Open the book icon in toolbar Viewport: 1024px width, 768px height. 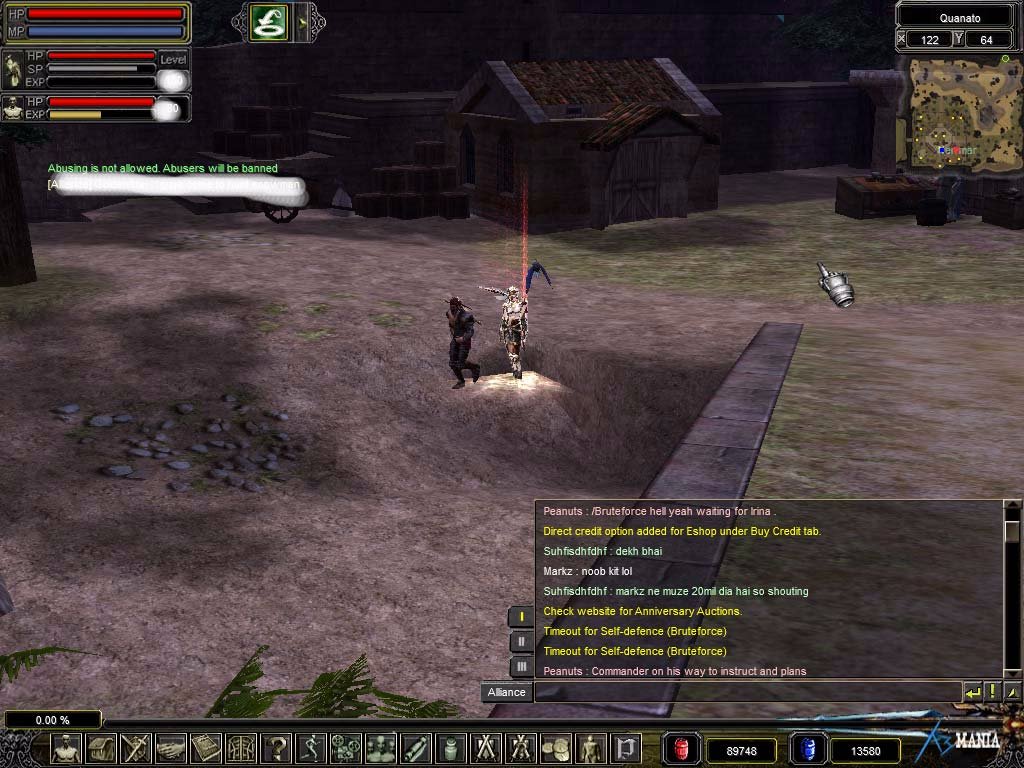pos(206,748)
